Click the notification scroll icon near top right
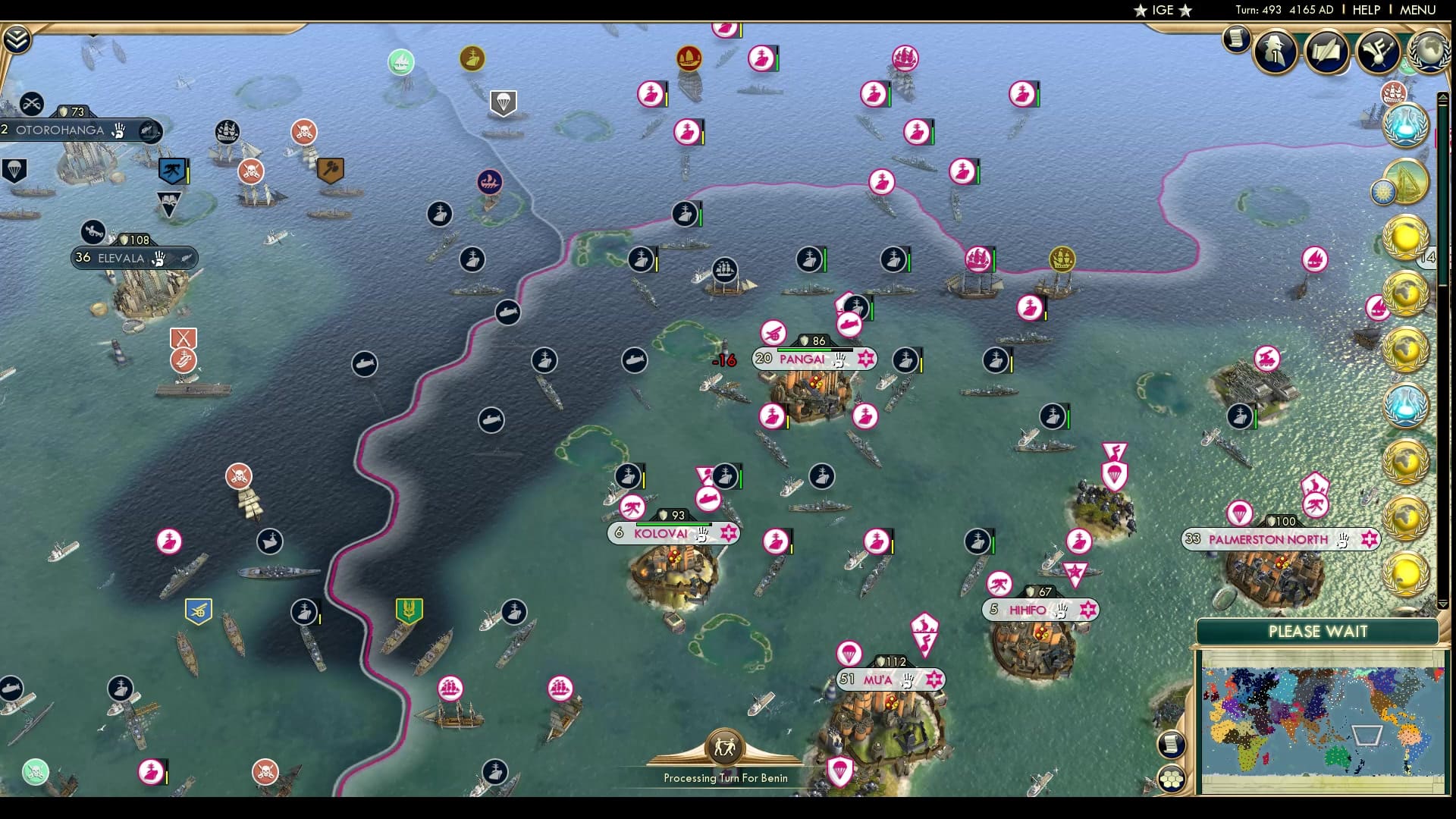 1235,39
